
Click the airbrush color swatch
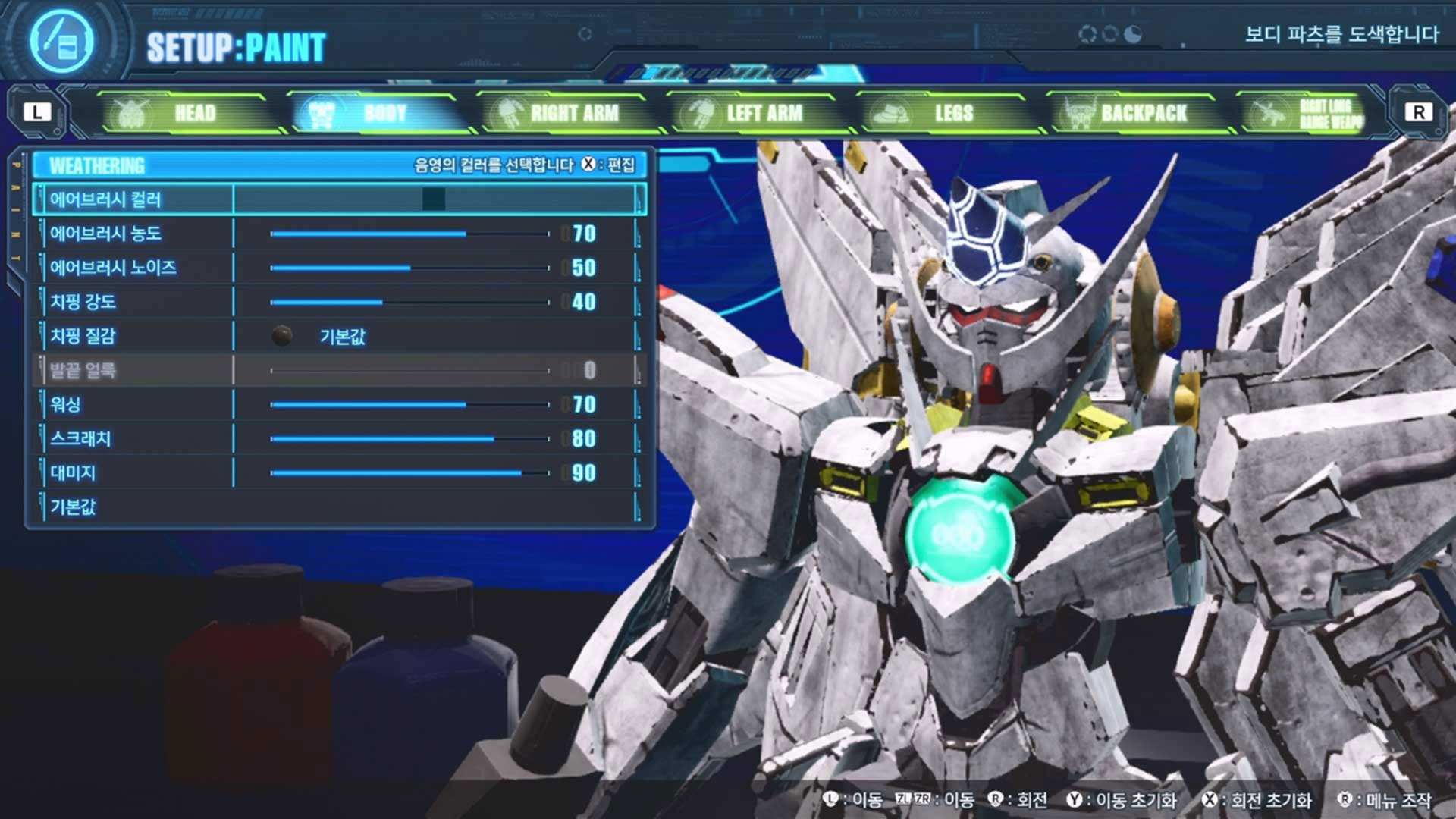[x=434, y=199]
